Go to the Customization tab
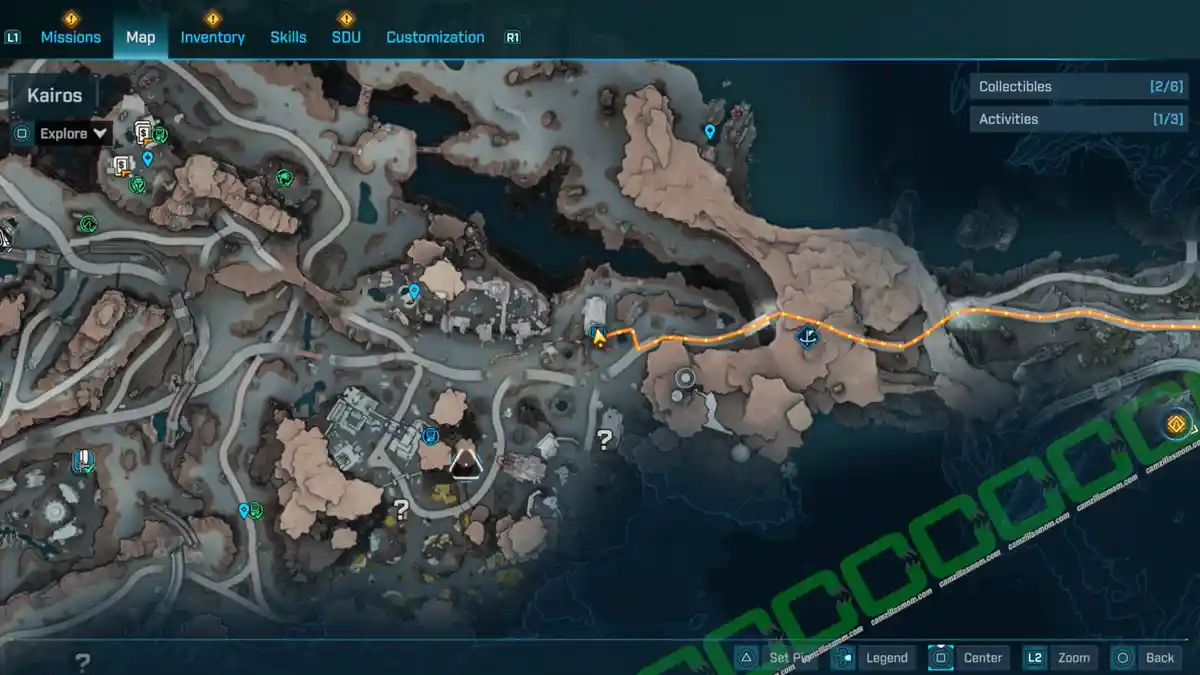The image size is (1200, 675). tap(435, 37)
